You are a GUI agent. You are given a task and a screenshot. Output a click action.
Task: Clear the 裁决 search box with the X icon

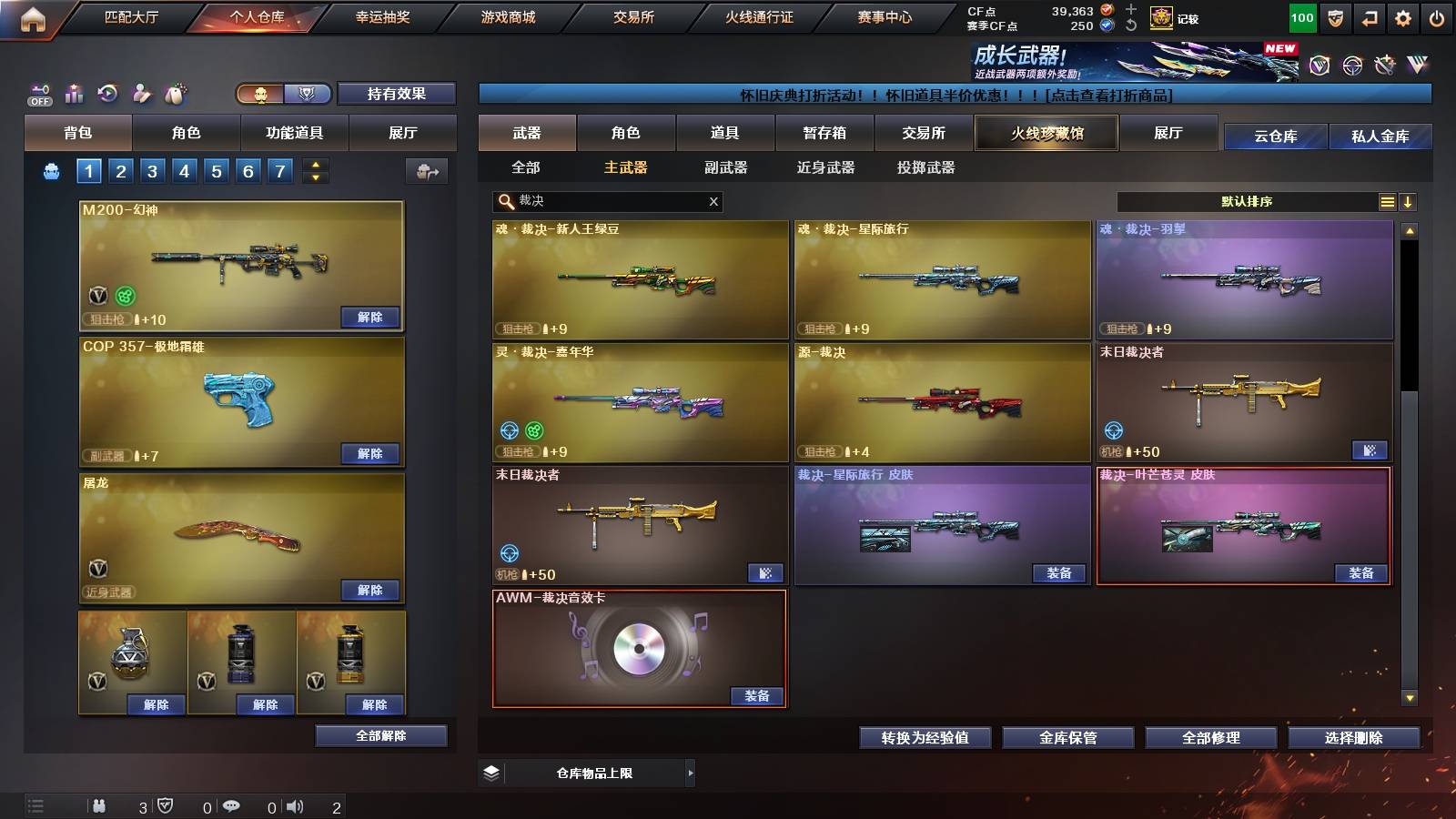[713, 201]
